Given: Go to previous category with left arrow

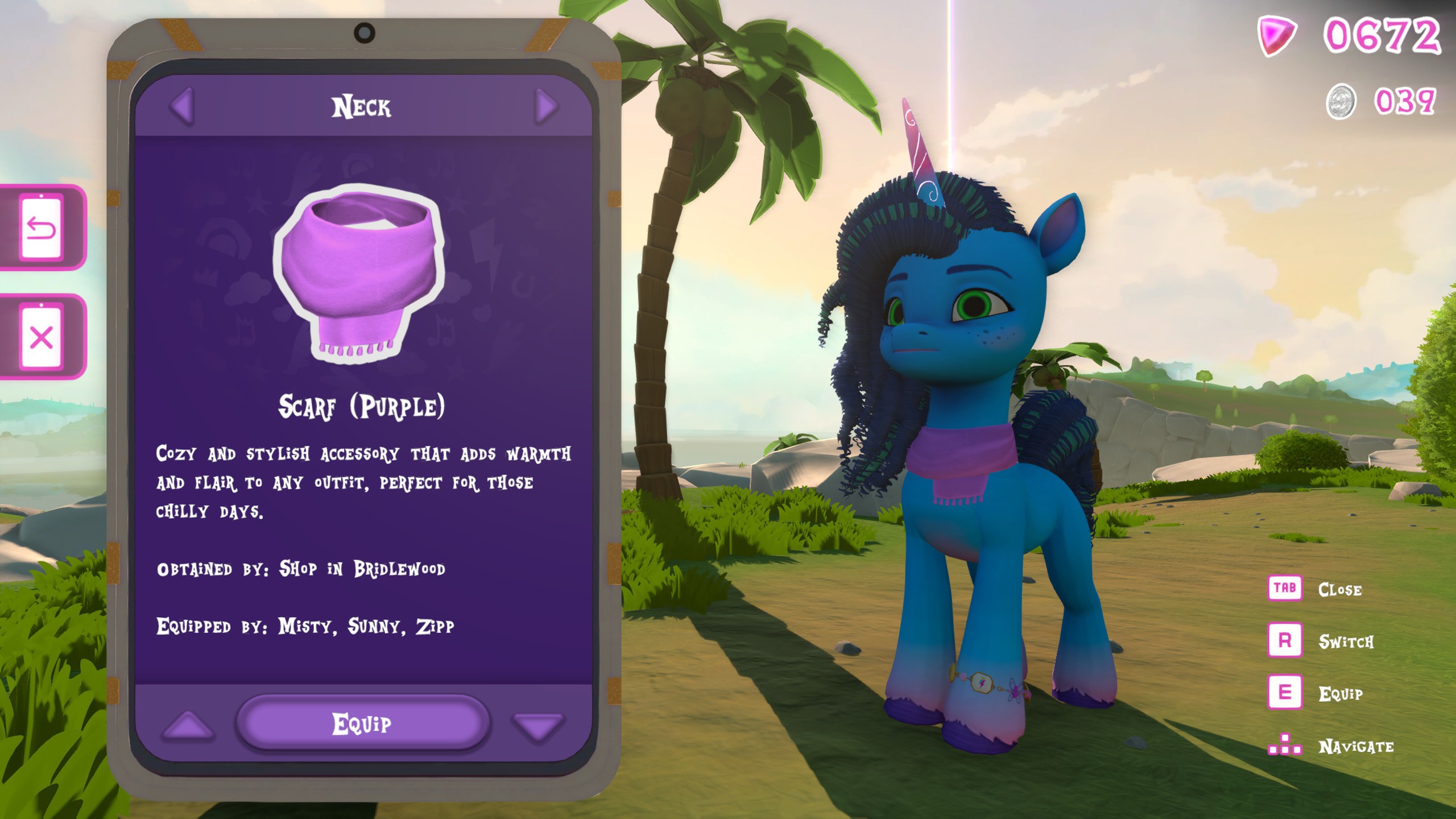Looking at the screenshot, I should (x=183, y=106).
